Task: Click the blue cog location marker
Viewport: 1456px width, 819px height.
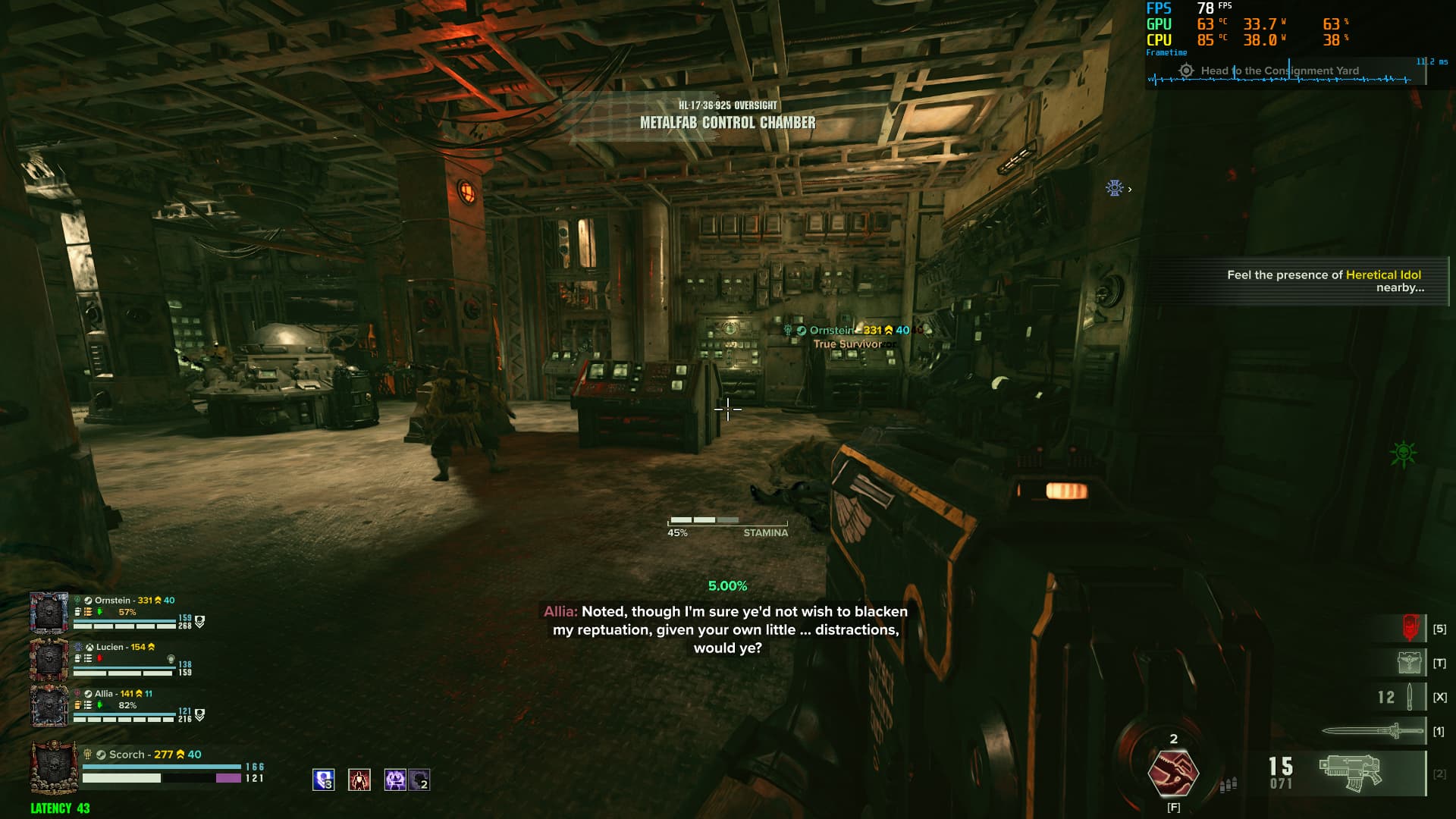Action: coord(1114,188)
